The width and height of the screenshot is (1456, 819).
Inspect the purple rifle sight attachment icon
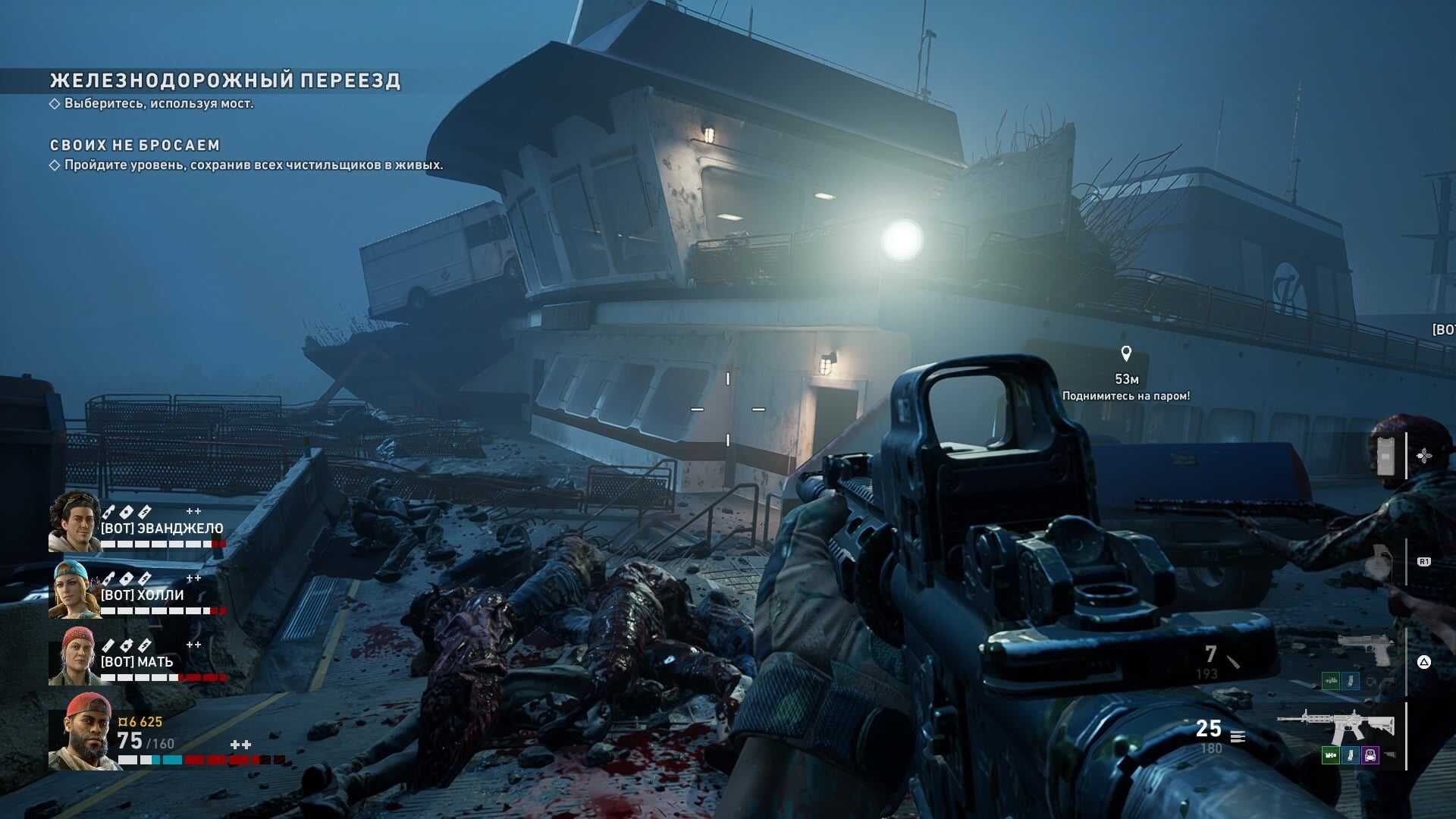coord(1370,755)
